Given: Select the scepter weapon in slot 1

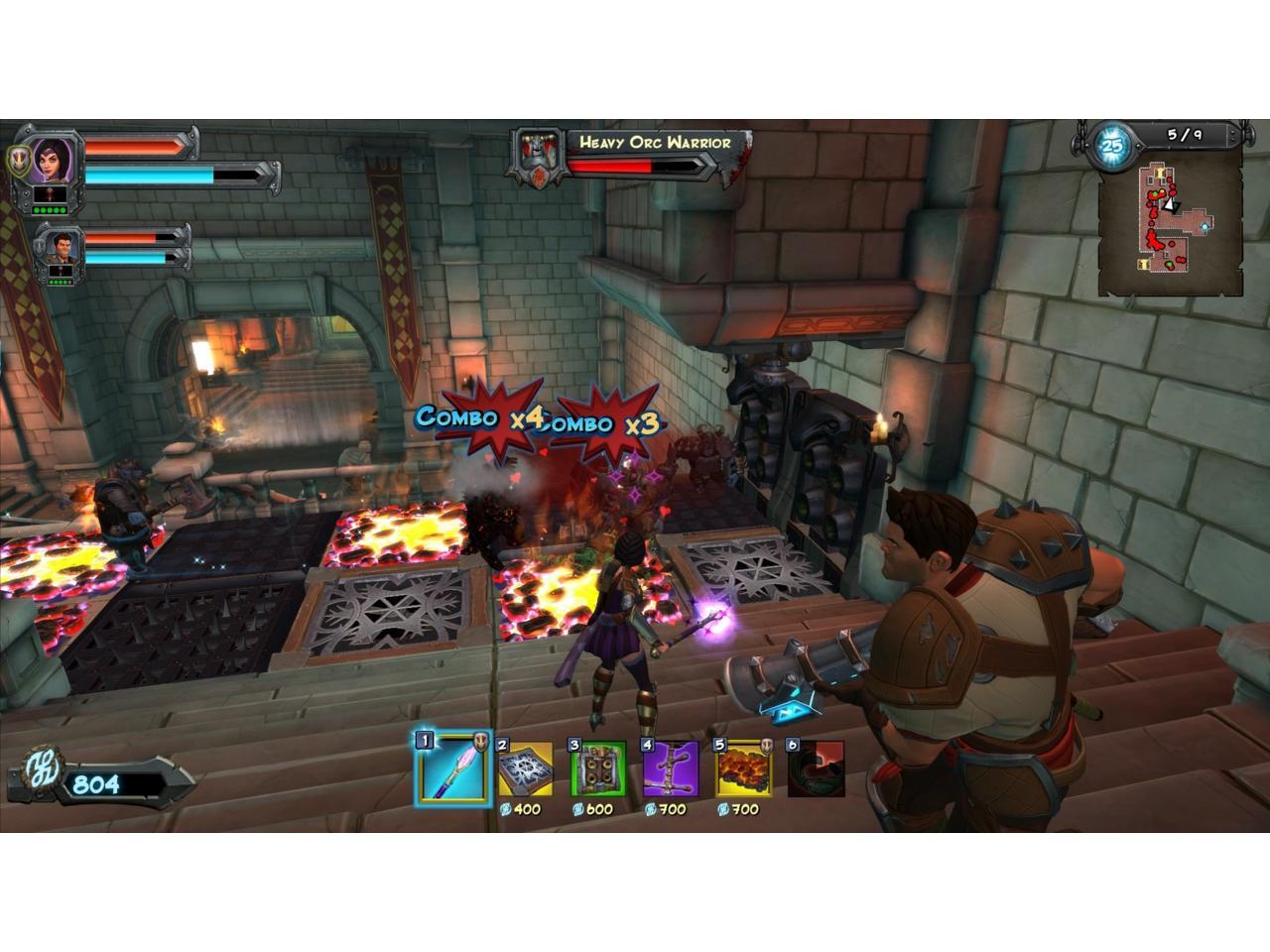Looking at the screenshot, I should click(x=452, y=769).
